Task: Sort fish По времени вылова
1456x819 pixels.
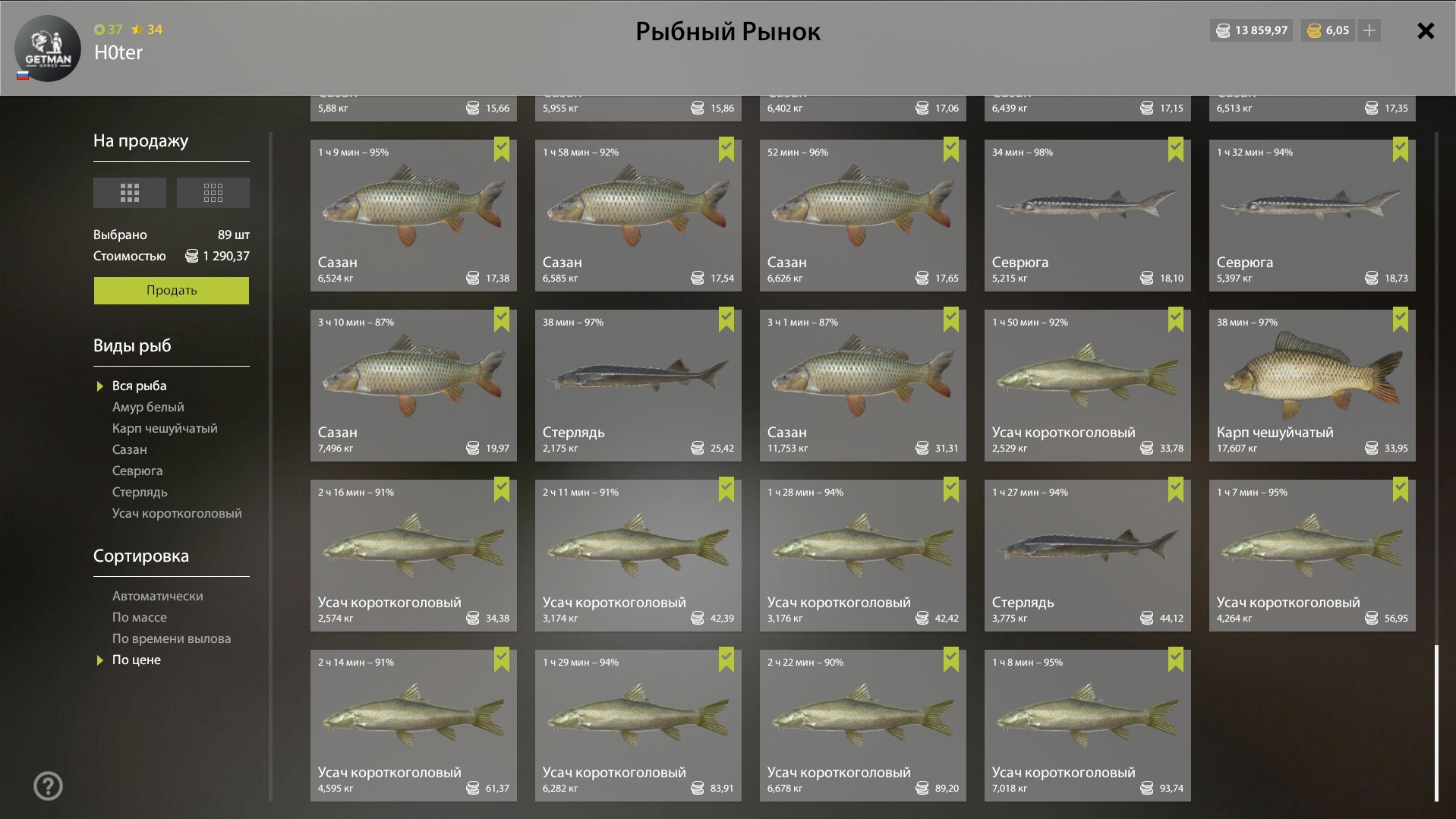Action: pyautogui.click(x=171, y=639)
